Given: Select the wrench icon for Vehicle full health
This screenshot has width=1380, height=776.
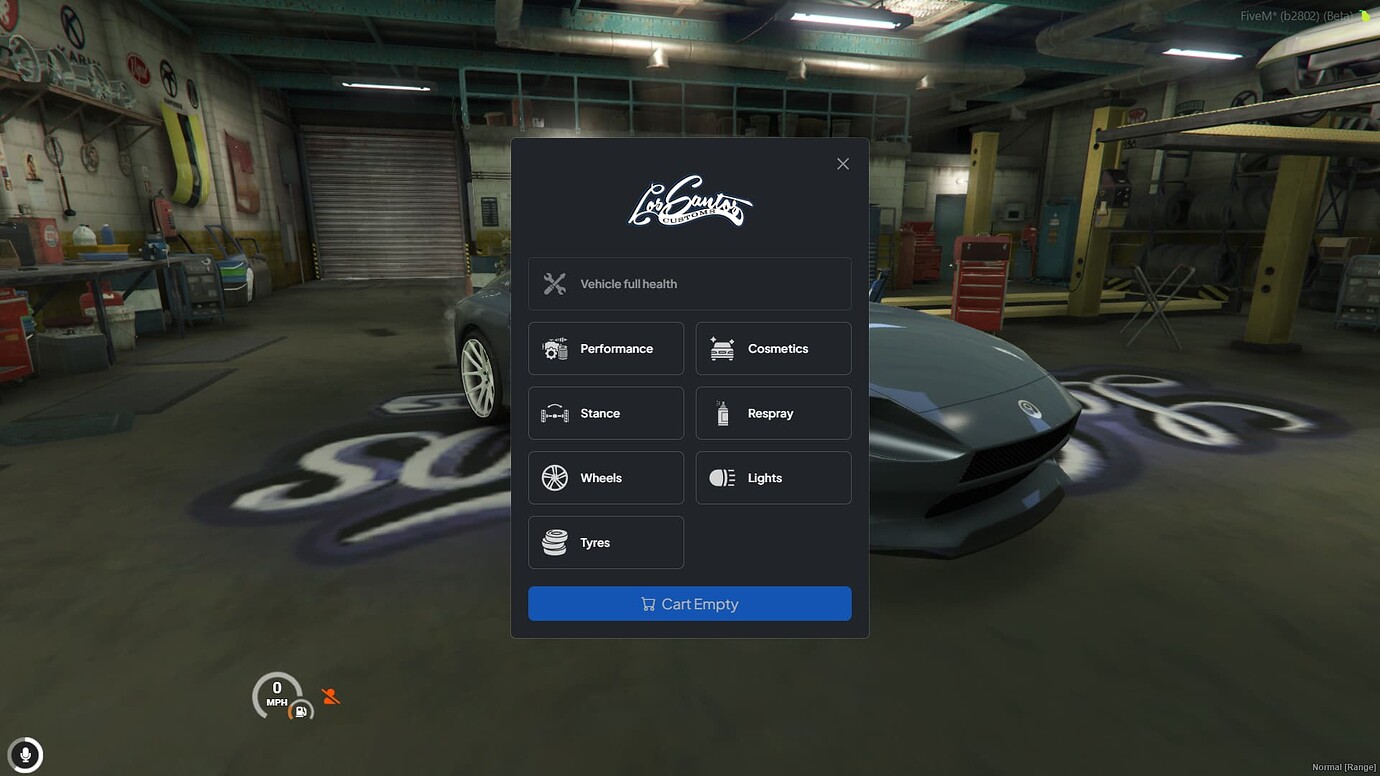Looking at the screenshot, I should tap(554, 283).
